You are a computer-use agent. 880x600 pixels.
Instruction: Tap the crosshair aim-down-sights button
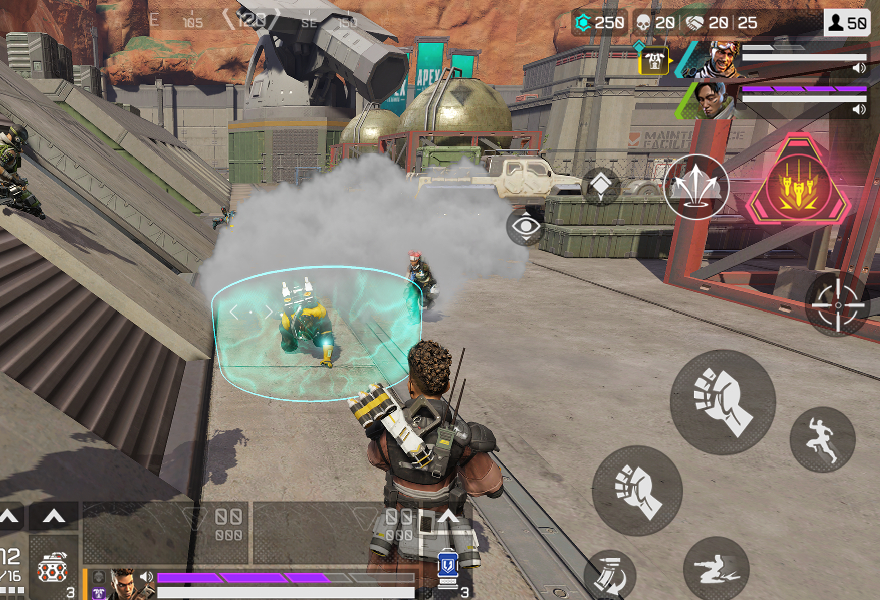click(x=837, y=303)
